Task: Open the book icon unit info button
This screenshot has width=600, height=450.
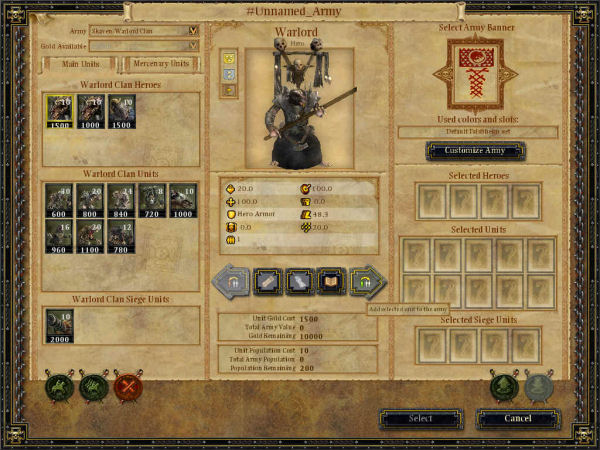Action: 330,282
